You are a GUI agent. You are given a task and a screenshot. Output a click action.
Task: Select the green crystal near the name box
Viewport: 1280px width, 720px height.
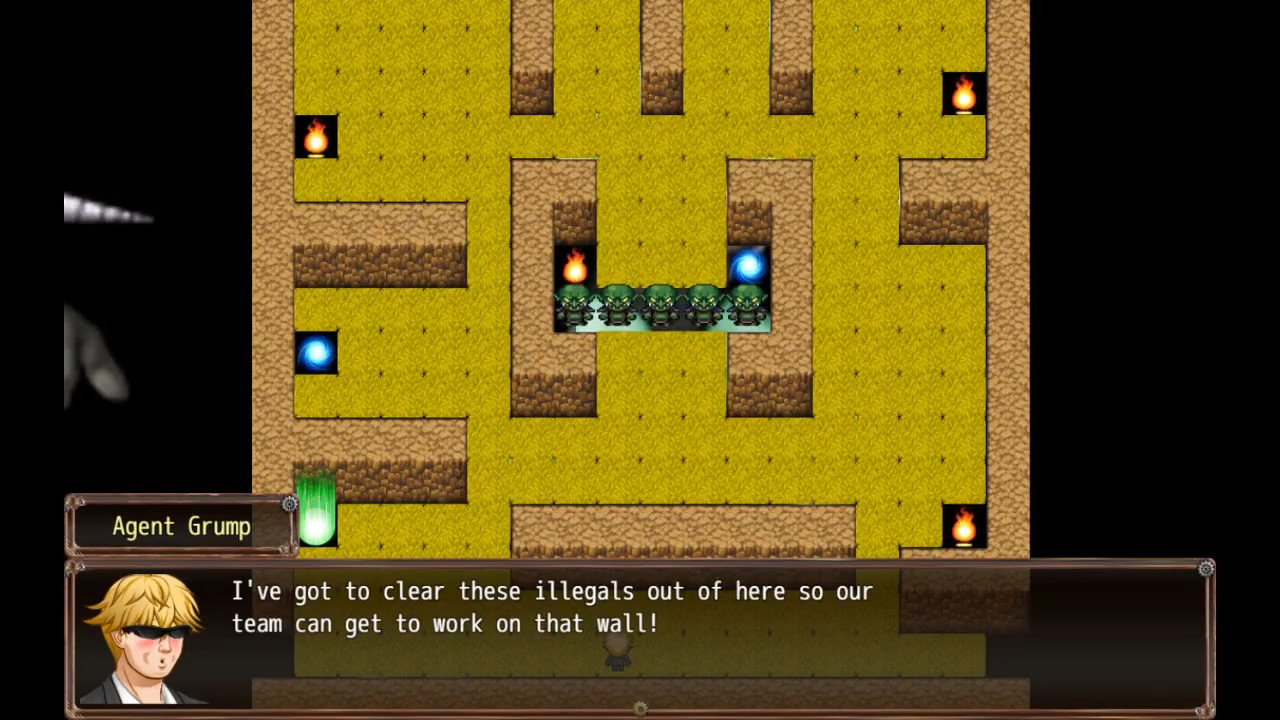[316, 512]
